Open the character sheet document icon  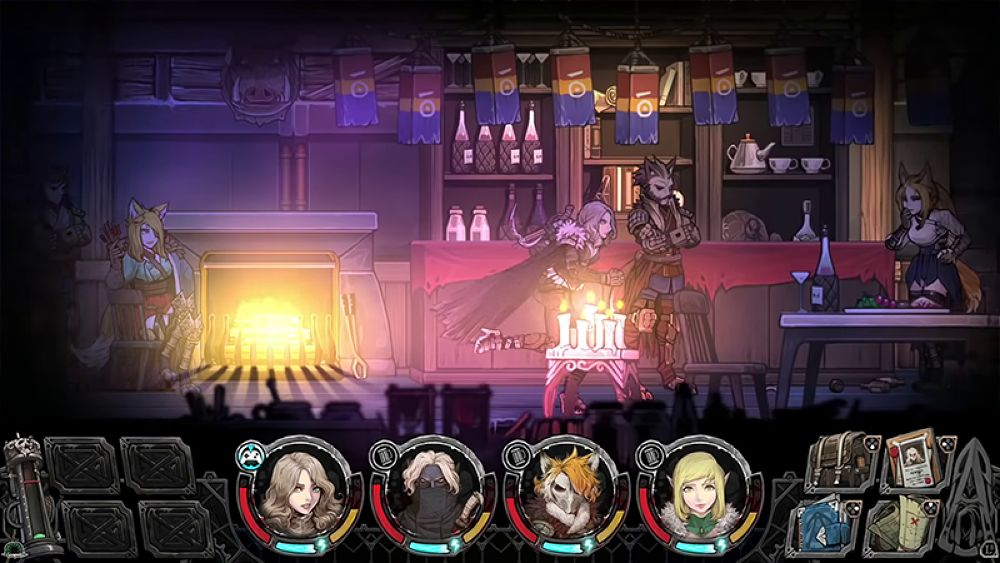click(x=908, y=459)
